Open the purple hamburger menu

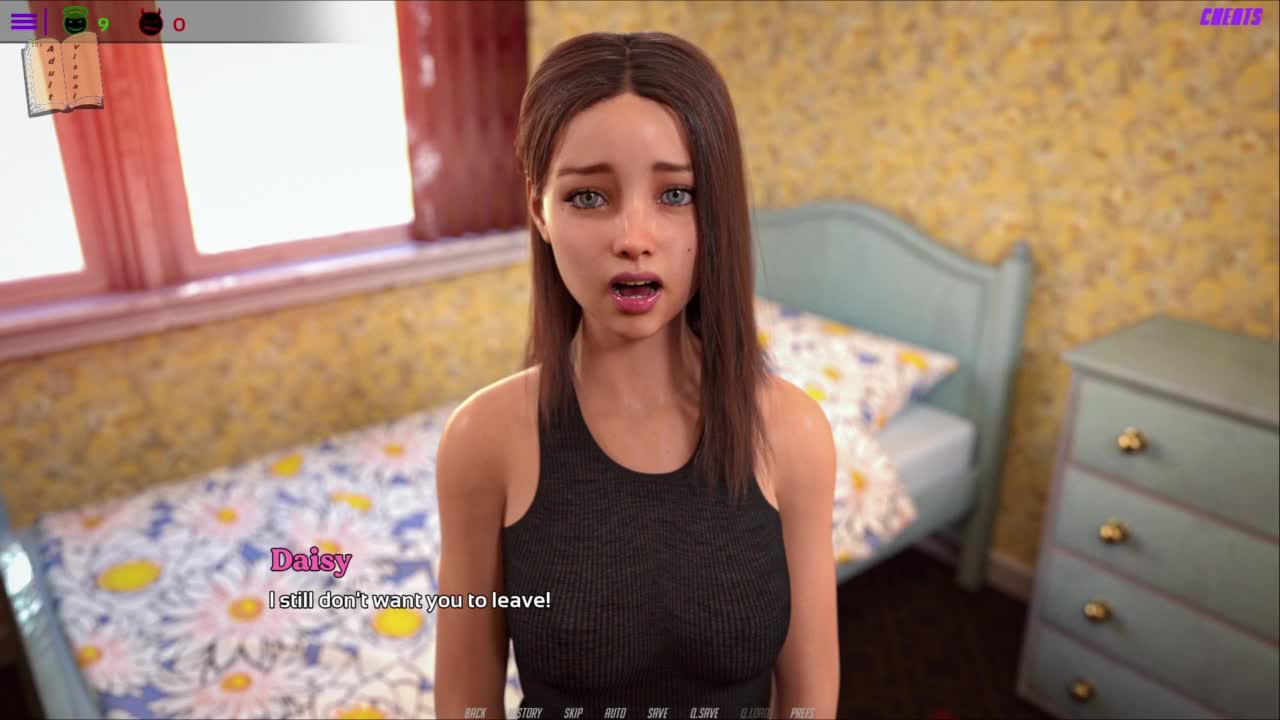pyautogui.click(x=23, y=21)
